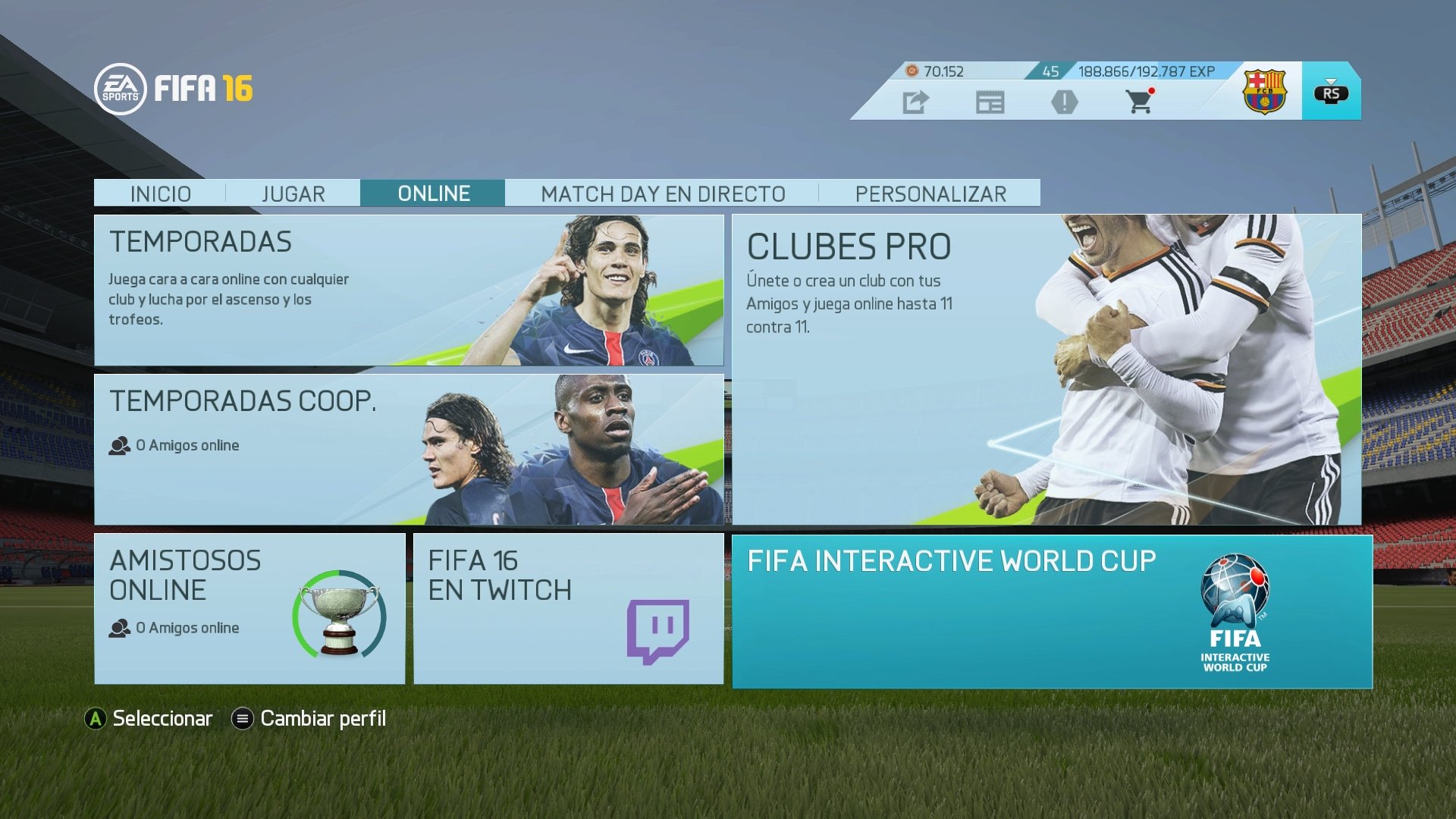Image resolution: width=1456 pixels, height=819 pixels.
Task: Click the friends icon in Temporadas Coop
Action: point(120,445)
